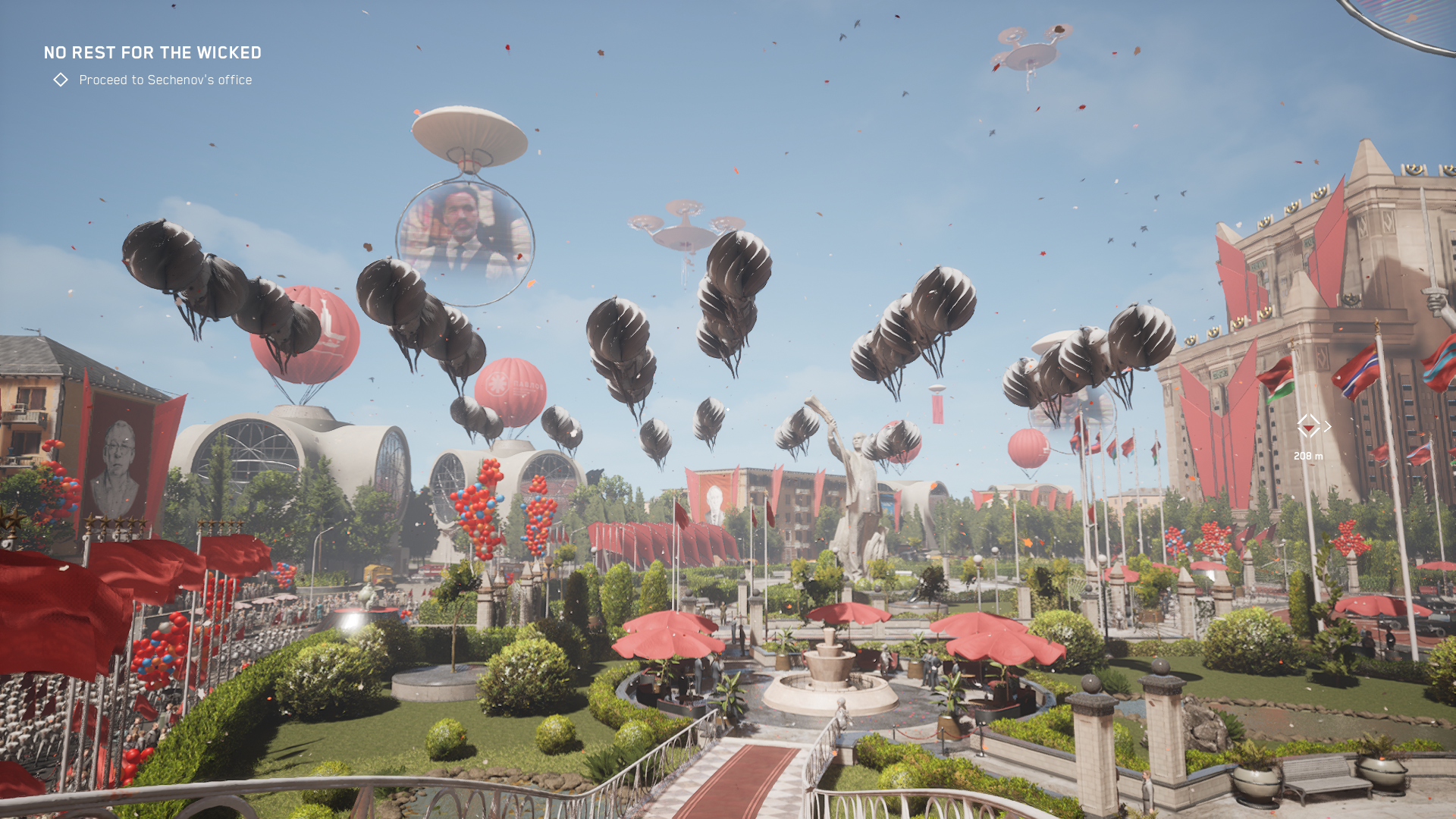Click the quest title NO REST FOR THE WICKED
Image resolution: width=1456 pixels, height=819 pixels.
pos(152,53)
